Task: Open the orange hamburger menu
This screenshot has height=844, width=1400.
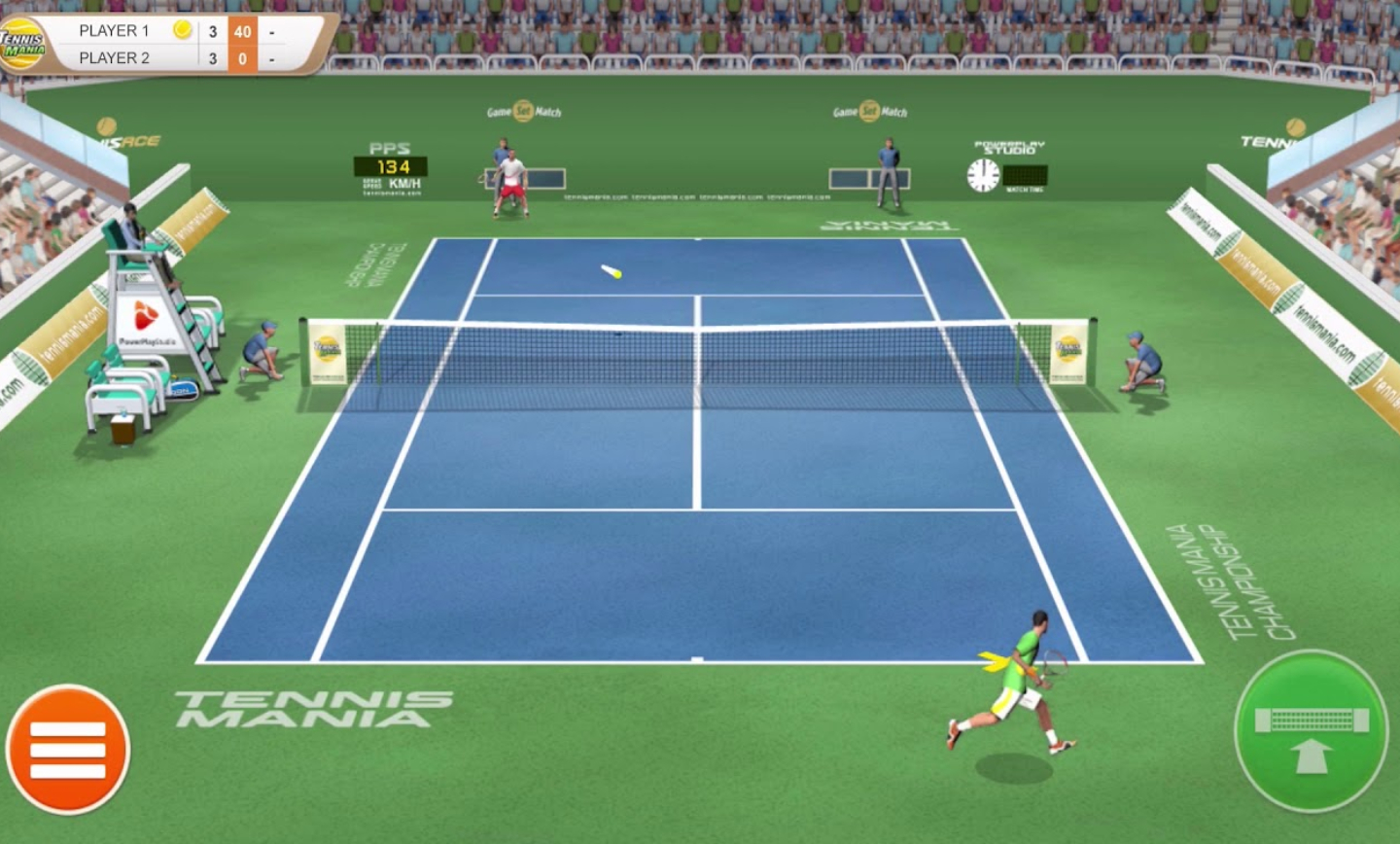Action: coord(66,749)
